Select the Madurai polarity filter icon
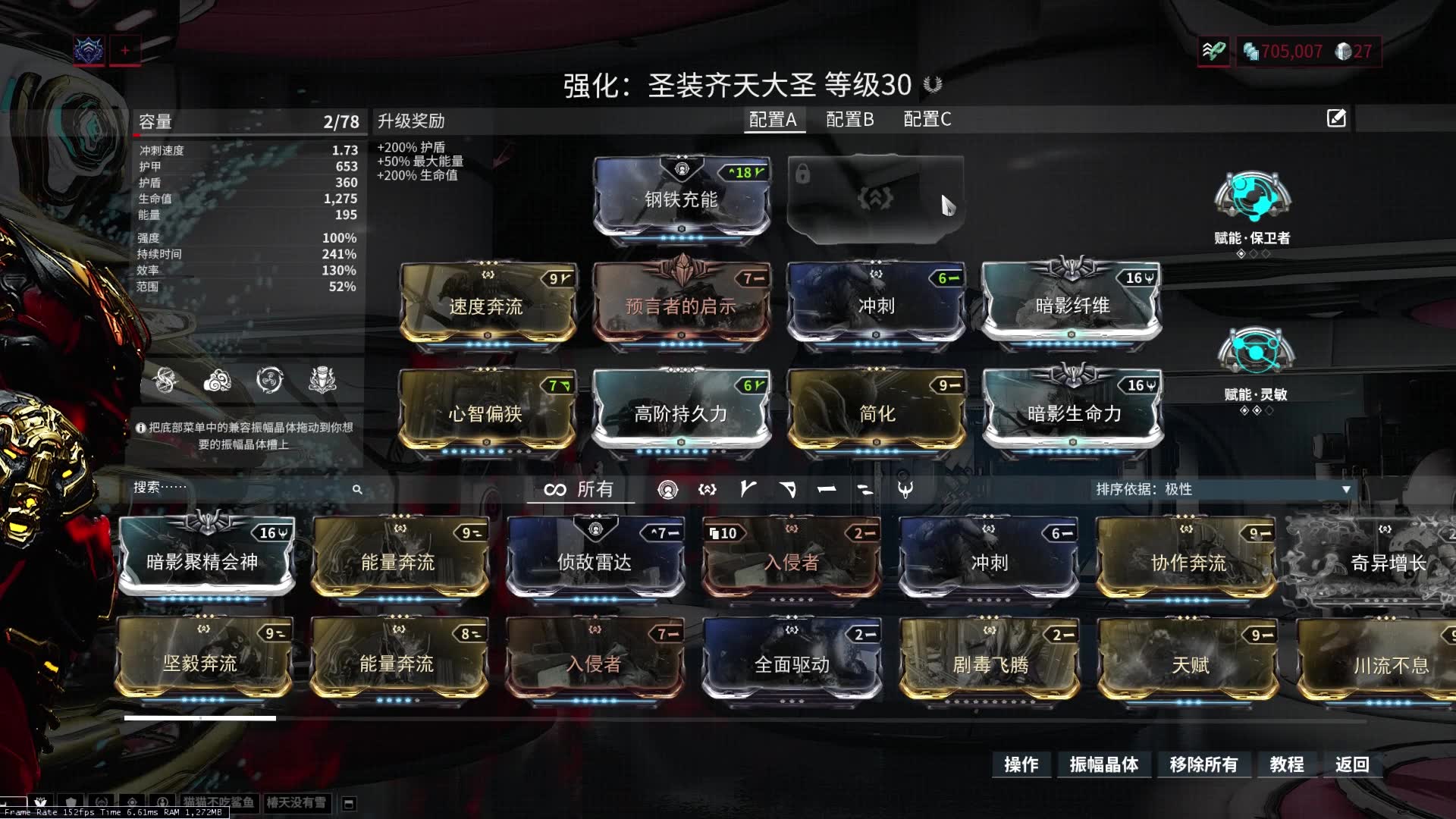 (x=747, y=490)
